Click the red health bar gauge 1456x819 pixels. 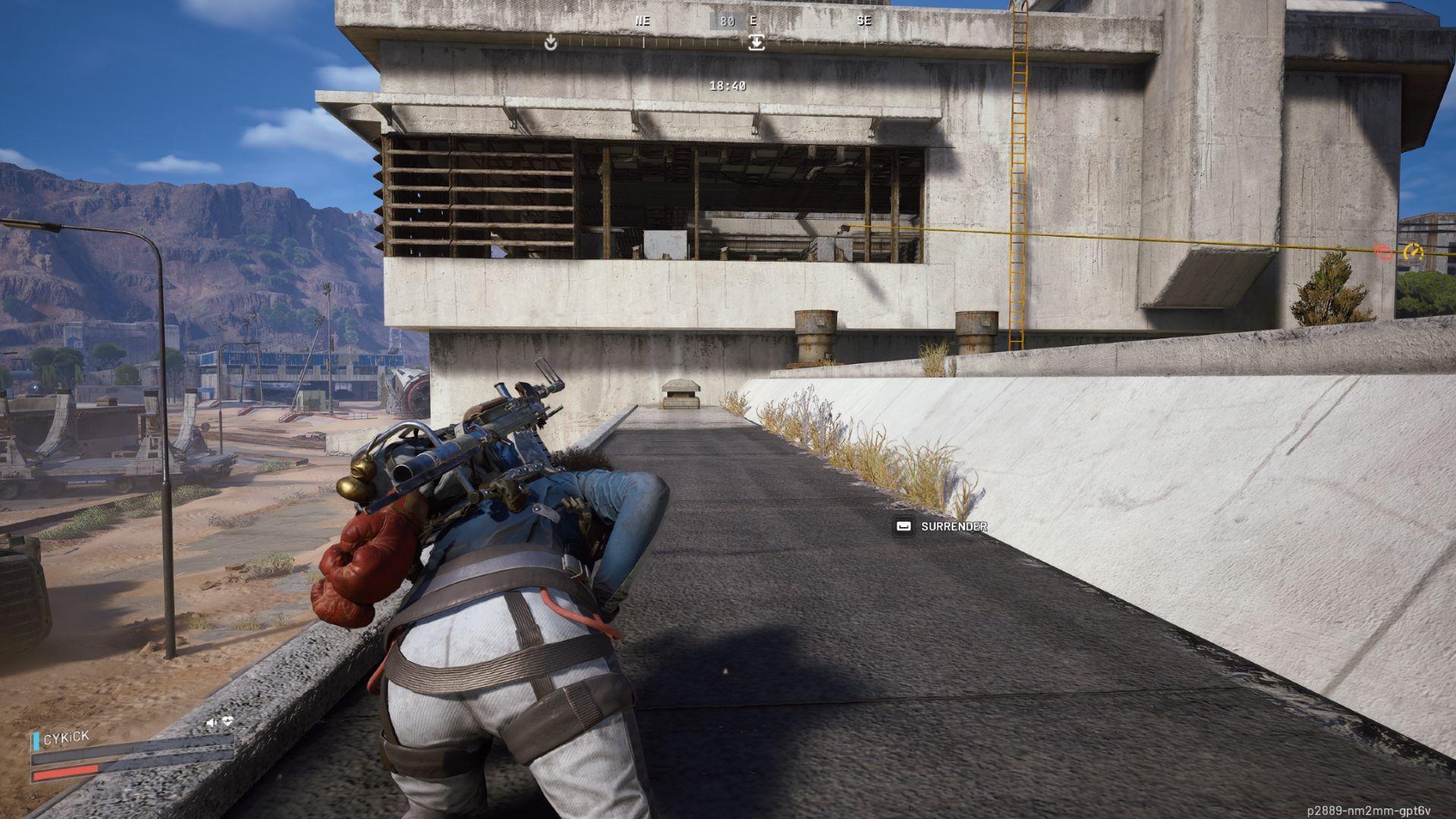tap(63, 774)
